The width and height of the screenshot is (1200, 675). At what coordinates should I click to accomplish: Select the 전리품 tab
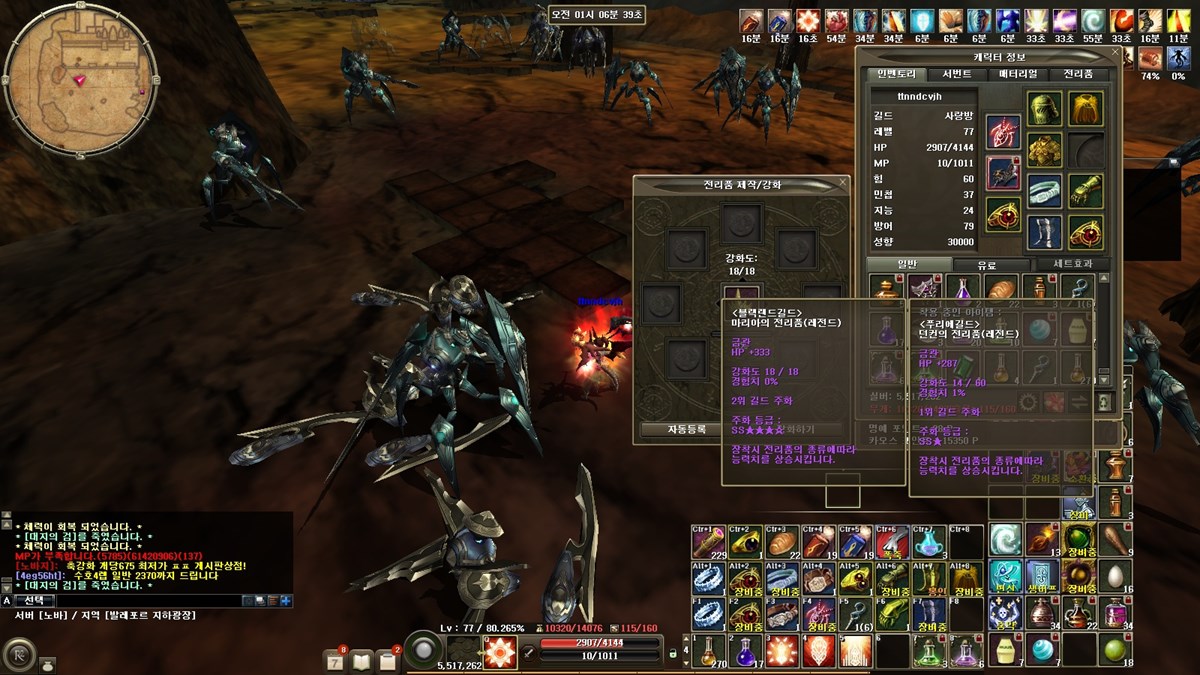click(1078, 74)
